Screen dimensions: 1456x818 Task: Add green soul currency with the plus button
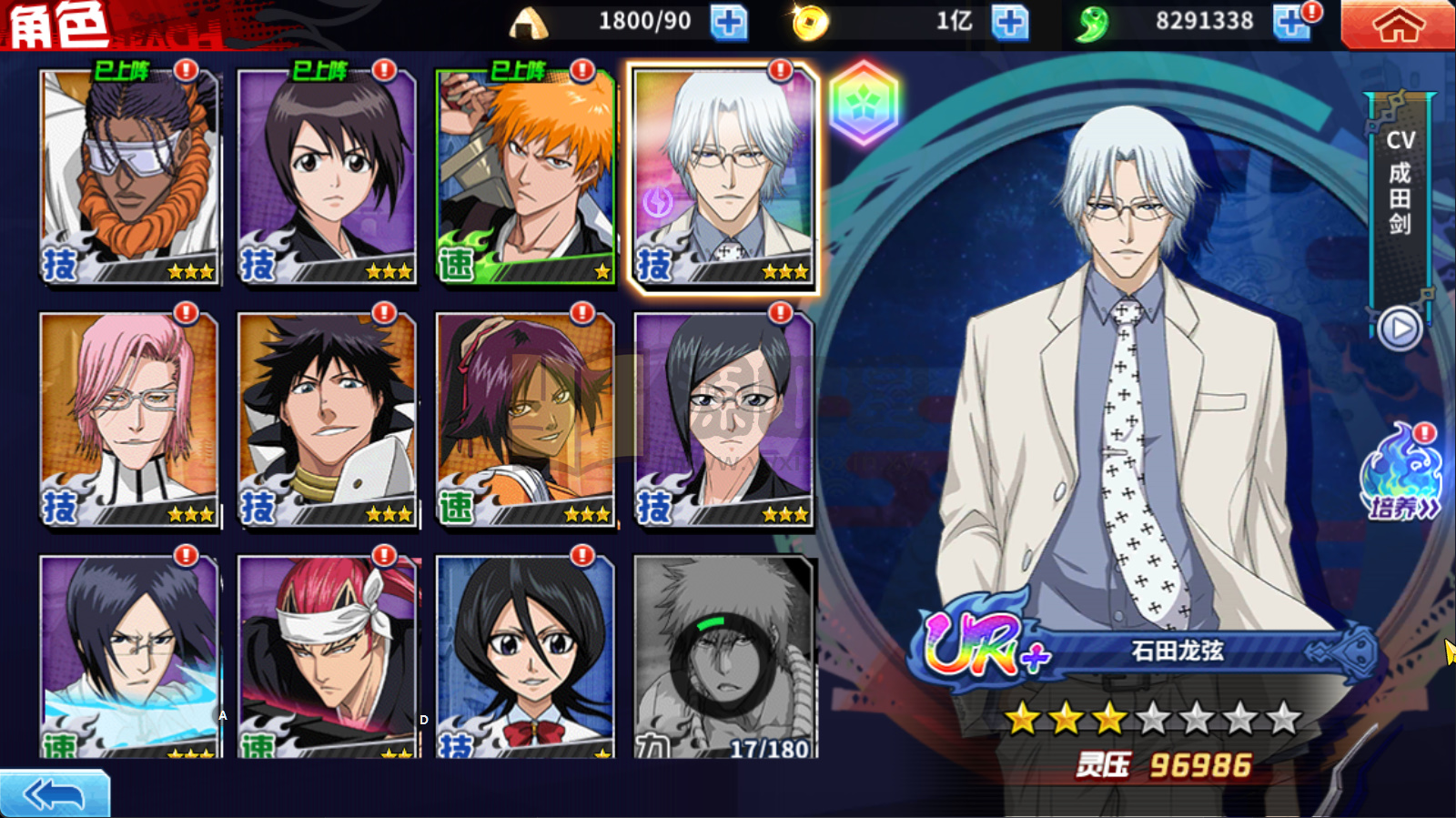[x=1291, y=23]
